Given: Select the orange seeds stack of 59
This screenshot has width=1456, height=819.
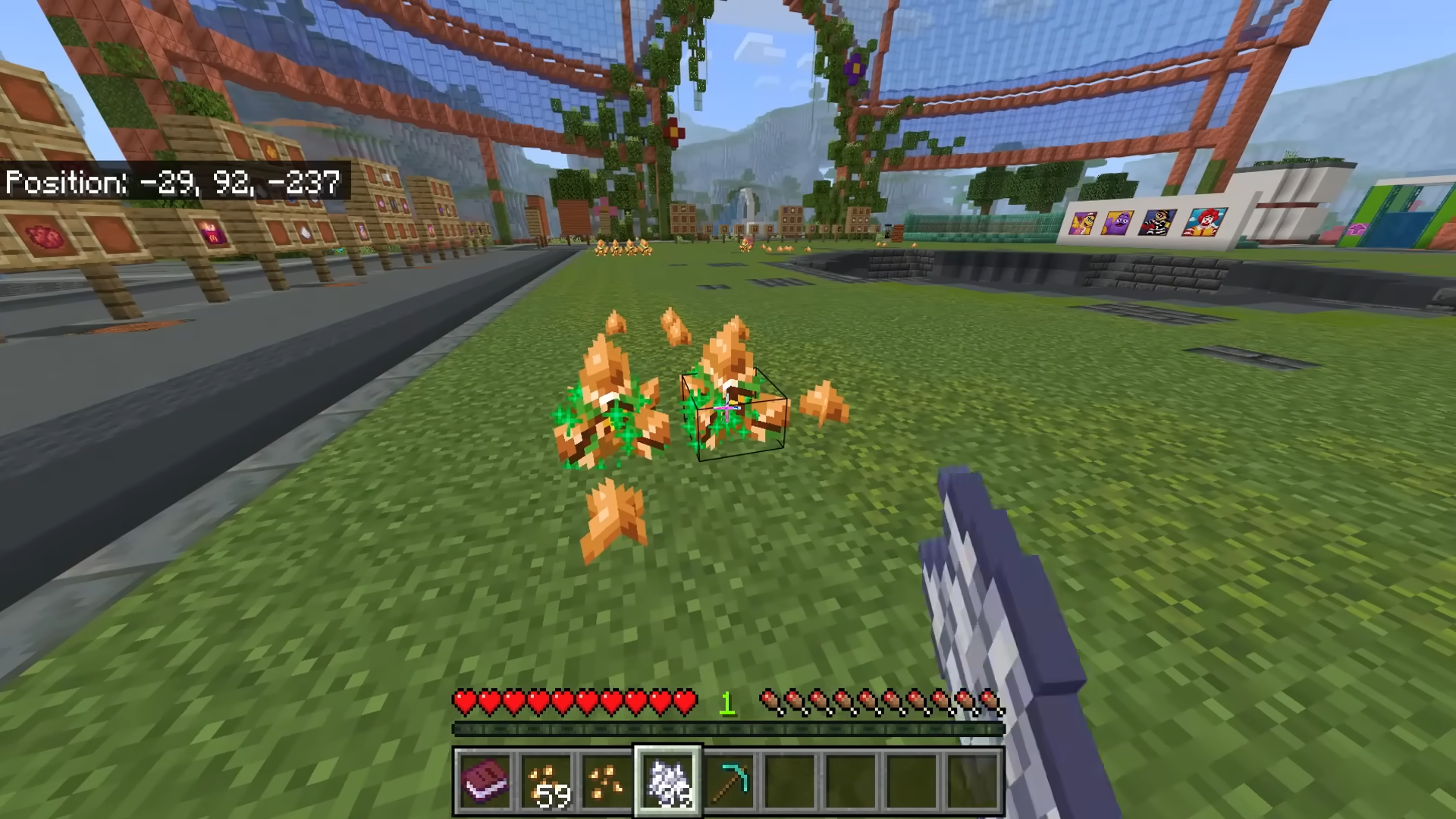Looking at the screenshot, I should (547, 781).
